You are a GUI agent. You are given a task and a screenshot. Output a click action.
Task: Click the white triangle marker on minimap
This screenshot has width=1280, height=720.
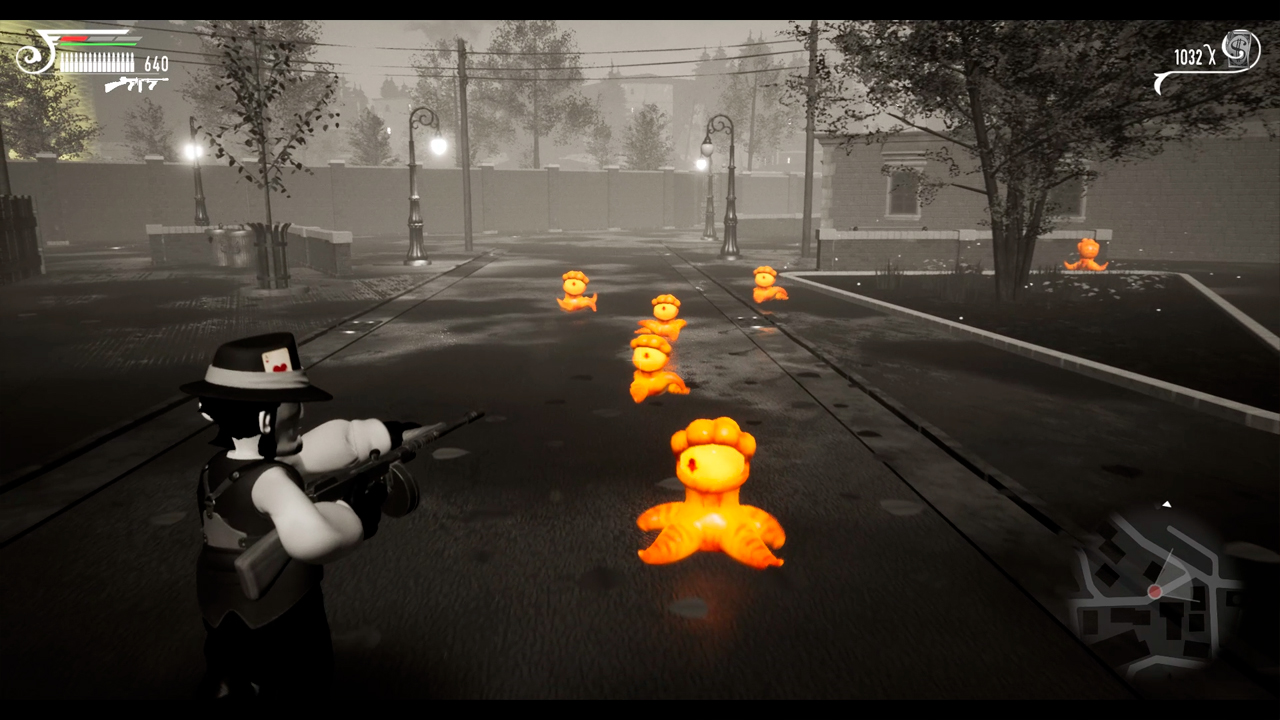tap(1167, 505)
